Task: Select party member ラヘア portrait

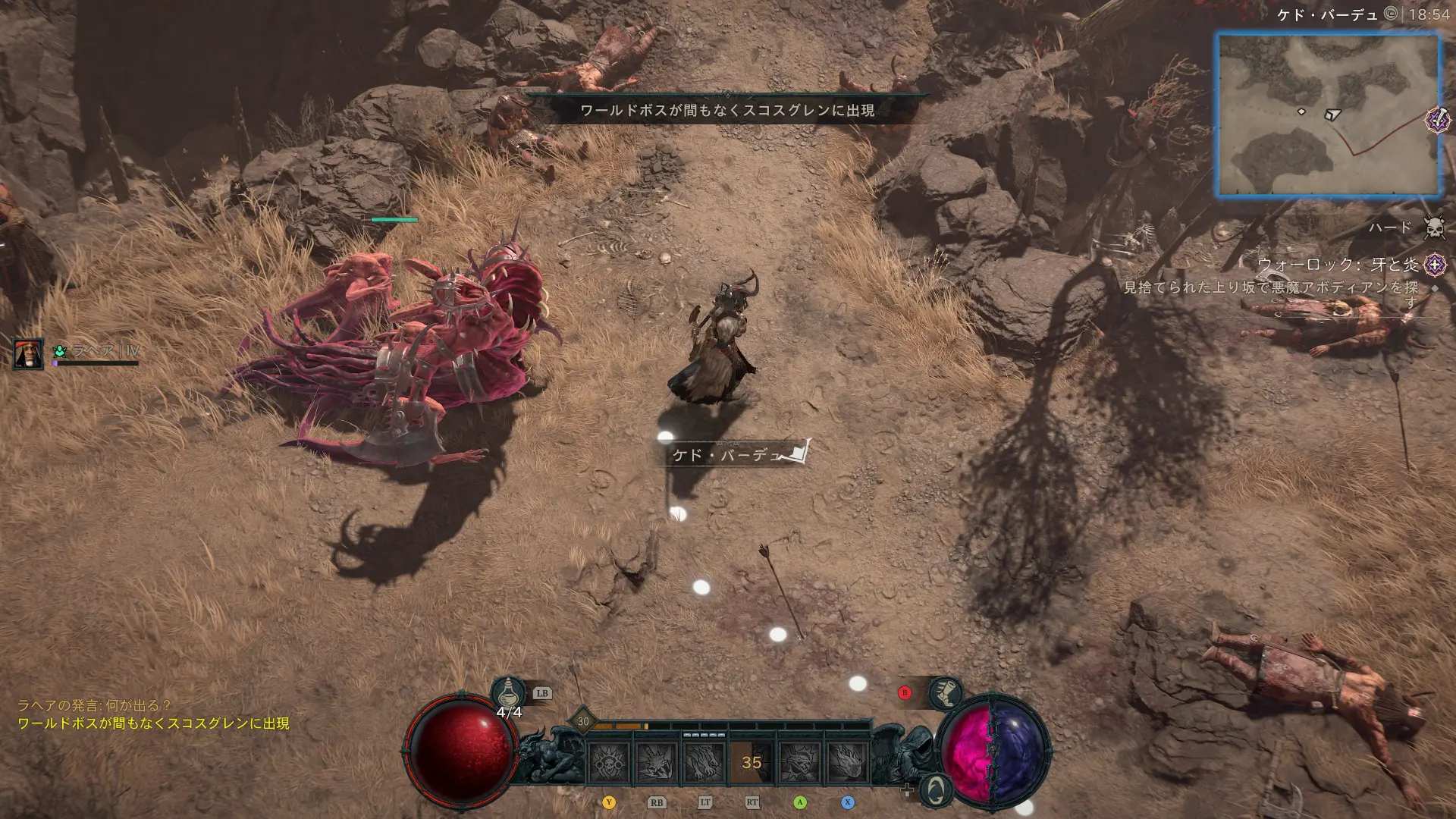Action: coord(28,353)
